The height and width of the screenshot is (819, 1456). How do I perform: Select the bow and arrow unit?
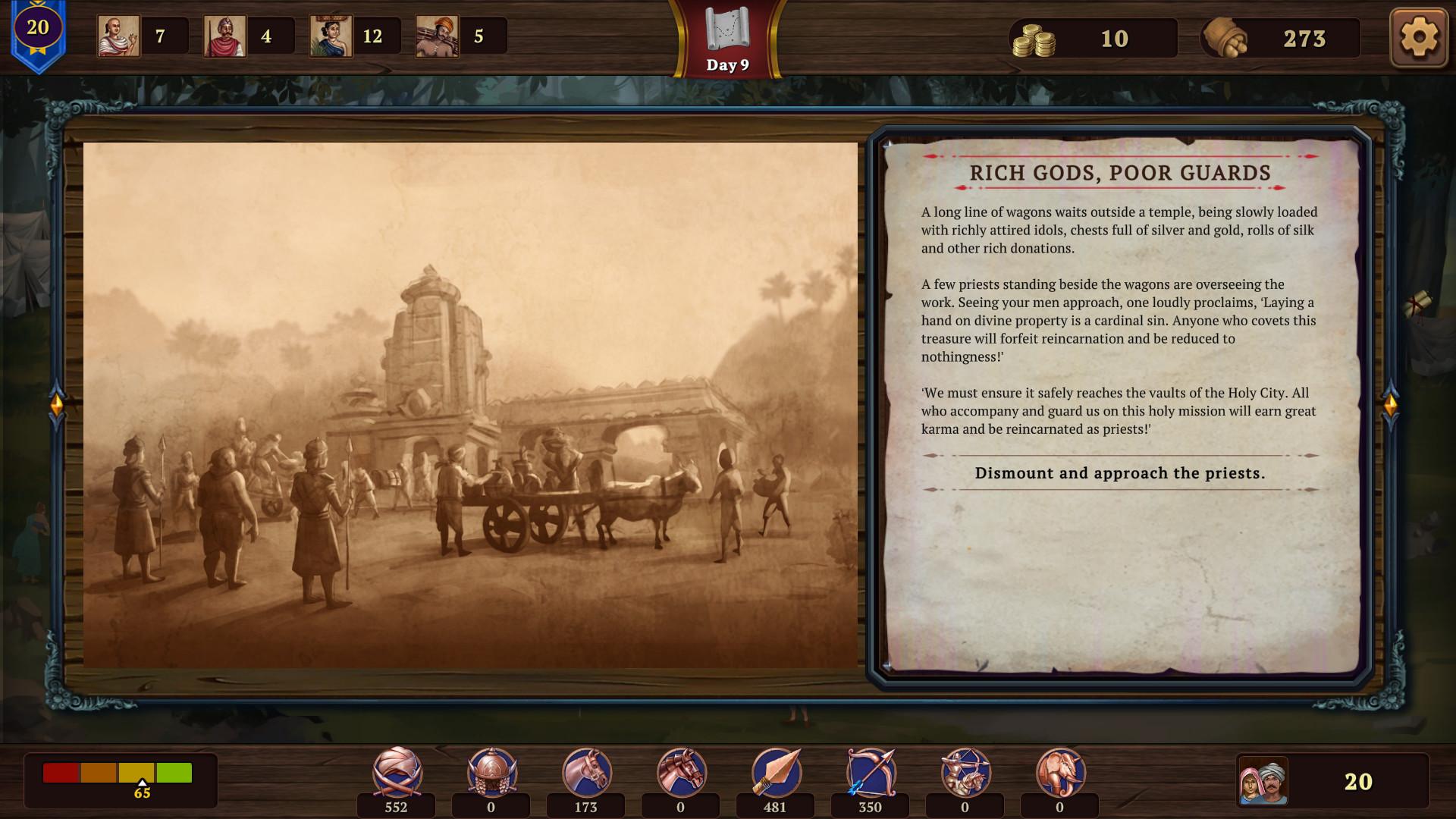[871, 772]
